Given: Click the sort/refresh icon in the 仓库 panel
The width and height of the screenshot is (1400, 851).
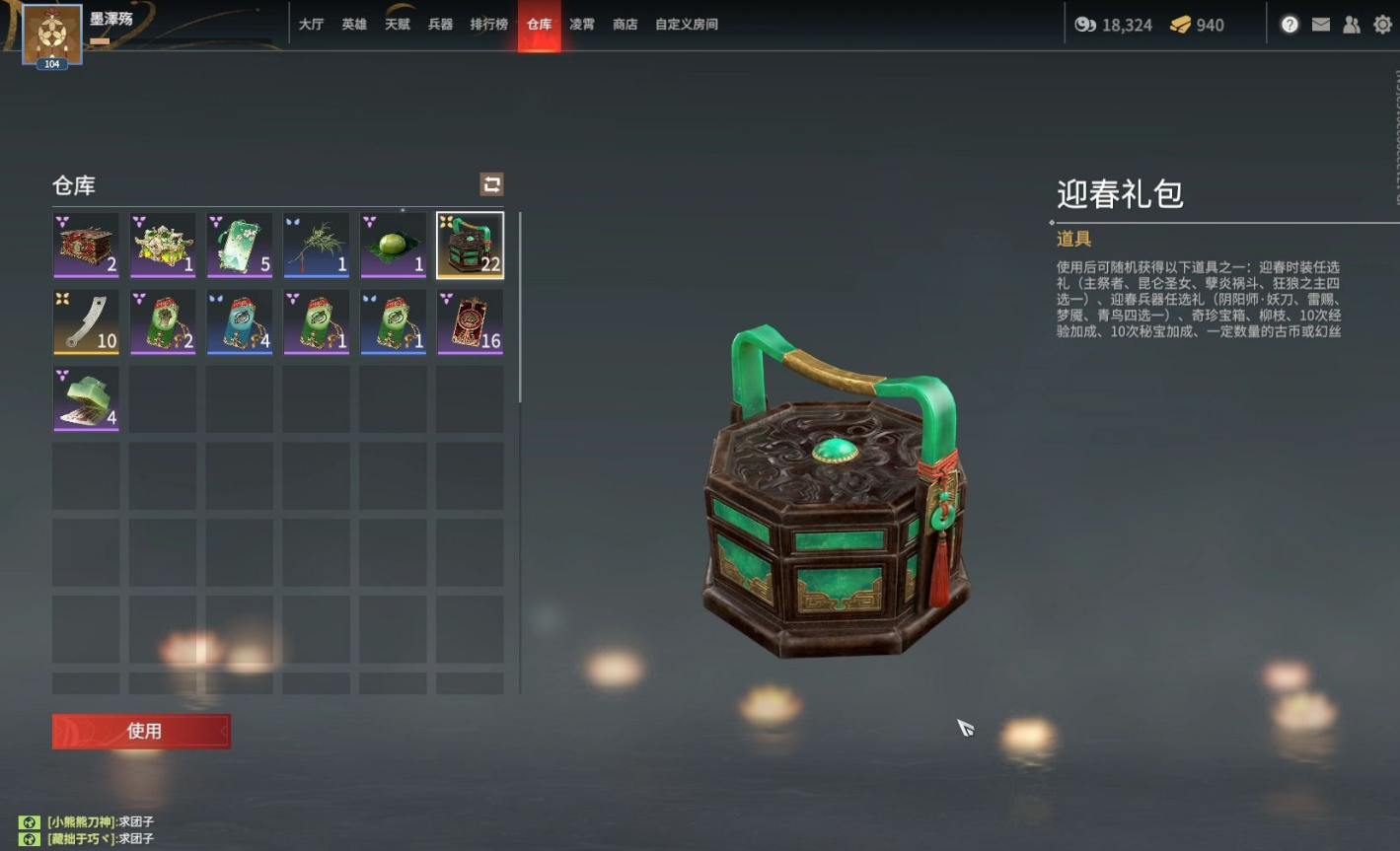Looking at the screenshot, I should [x=490, y=184].
